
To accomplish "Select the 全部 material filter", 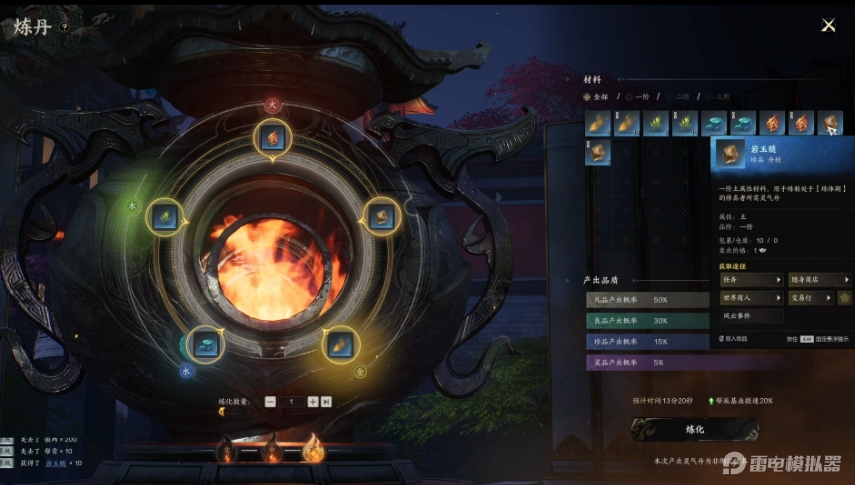I will (598, 97).
